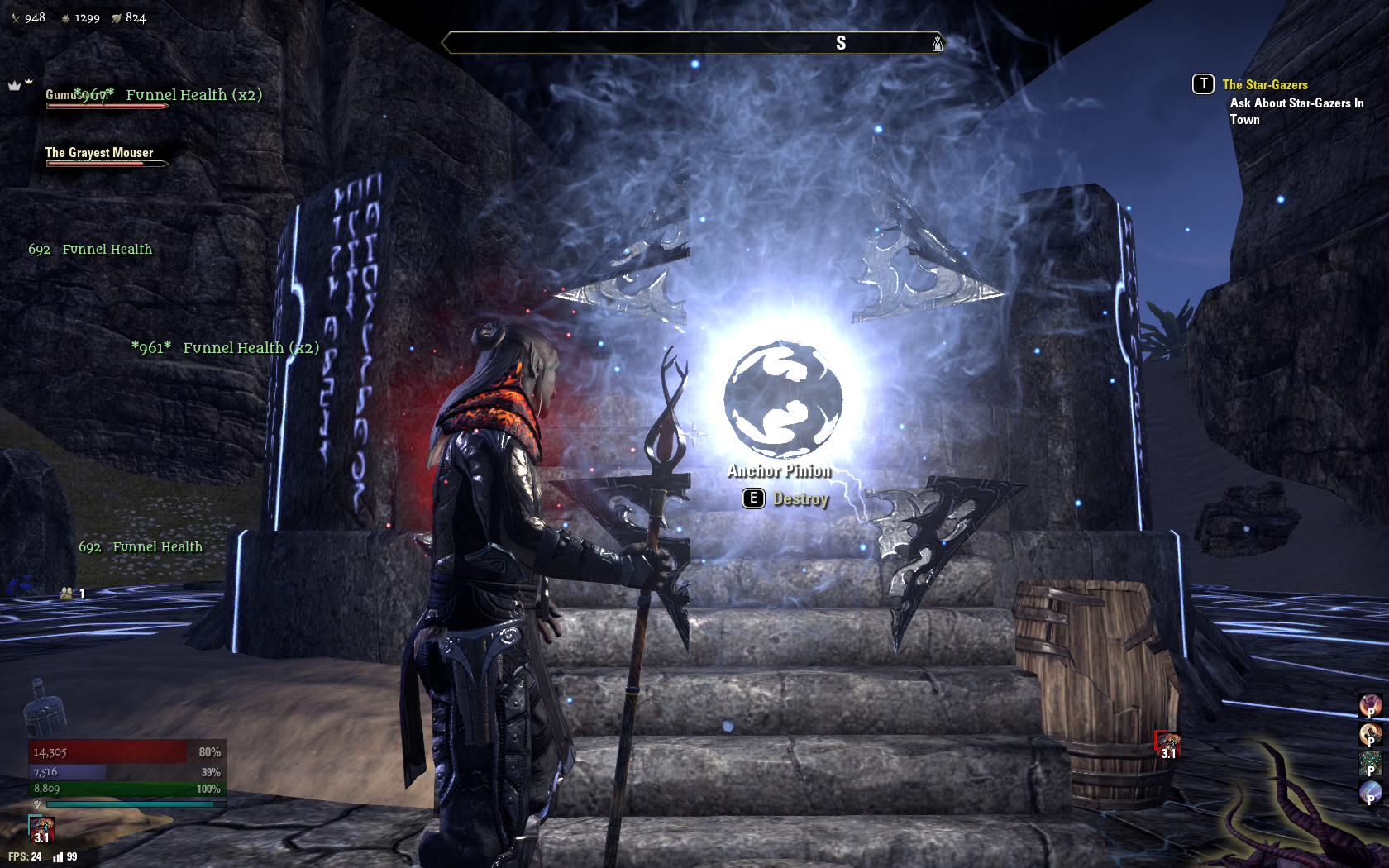Select The Grayest Mouser group frame
This screenshot has width=1389, height=868.
(99, 154)
